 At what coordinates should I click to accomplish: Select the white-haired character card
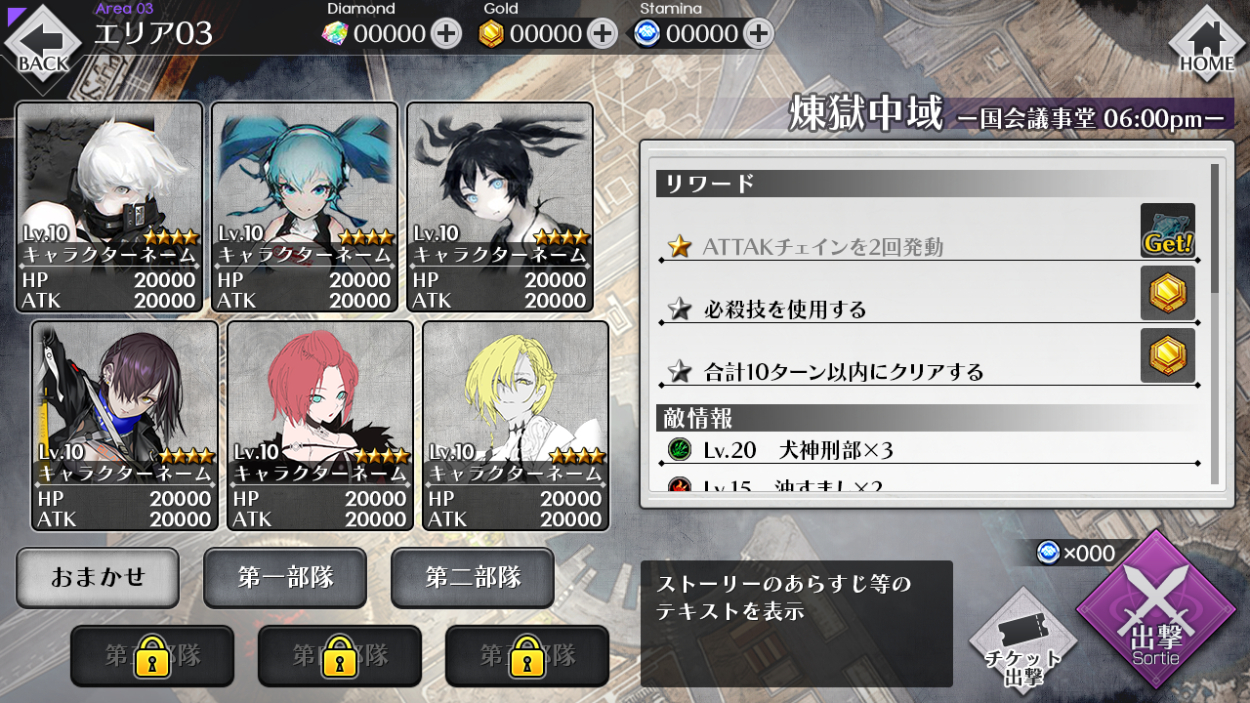(x=110, y=206)
